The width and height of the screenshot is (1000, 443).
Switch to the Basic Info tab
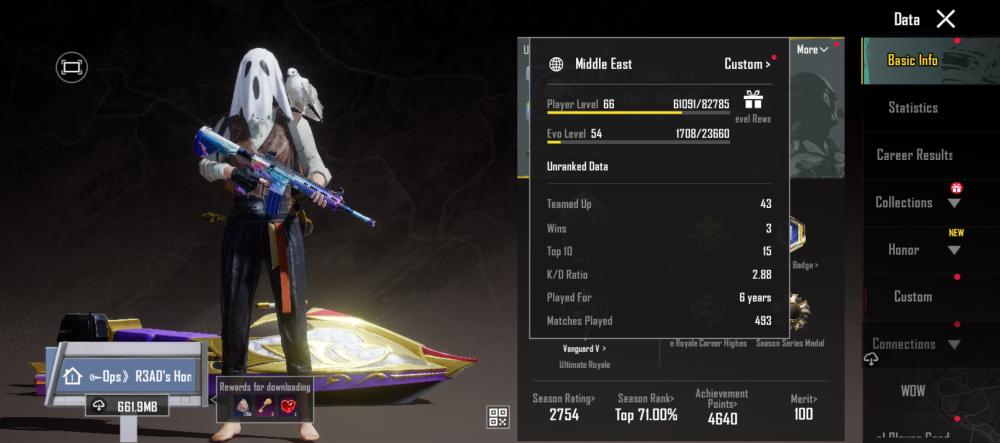click(x=912, y=60)
